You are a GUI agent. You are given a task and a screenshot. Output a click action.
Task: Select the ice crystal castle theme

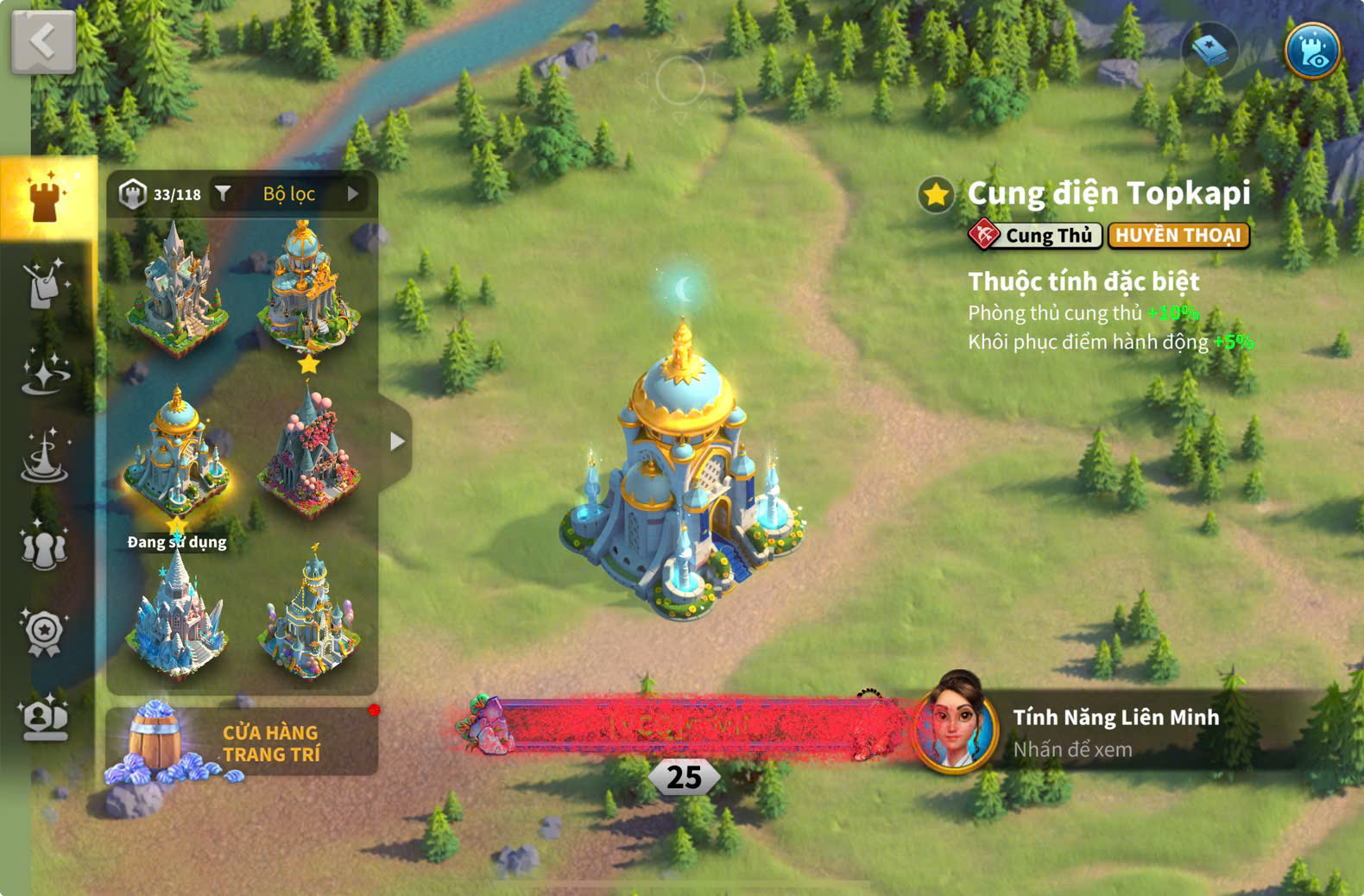tap(177, 615)
